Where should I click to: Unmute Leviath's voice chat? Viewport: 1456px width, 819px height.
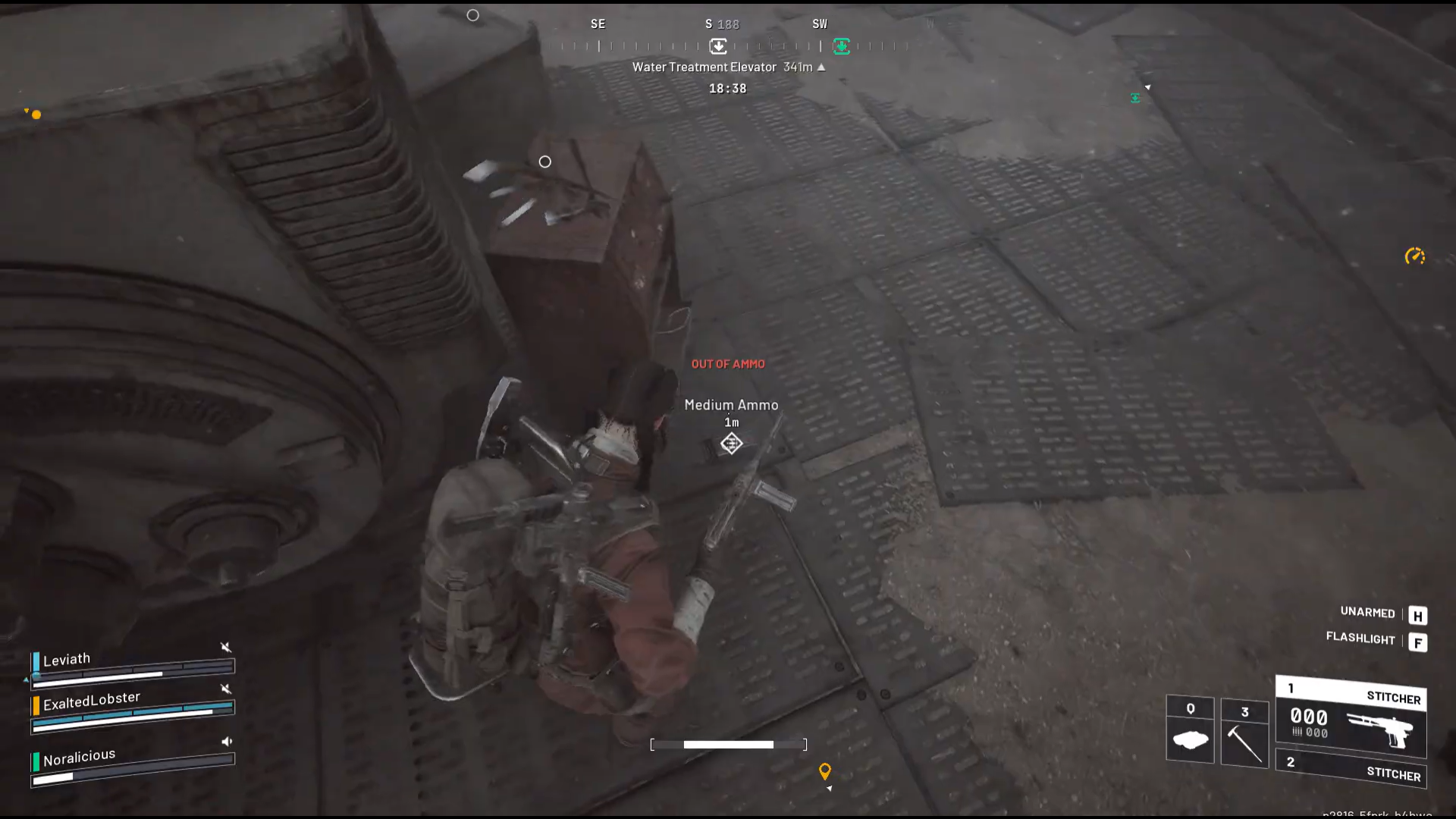[x=224, y=648]
